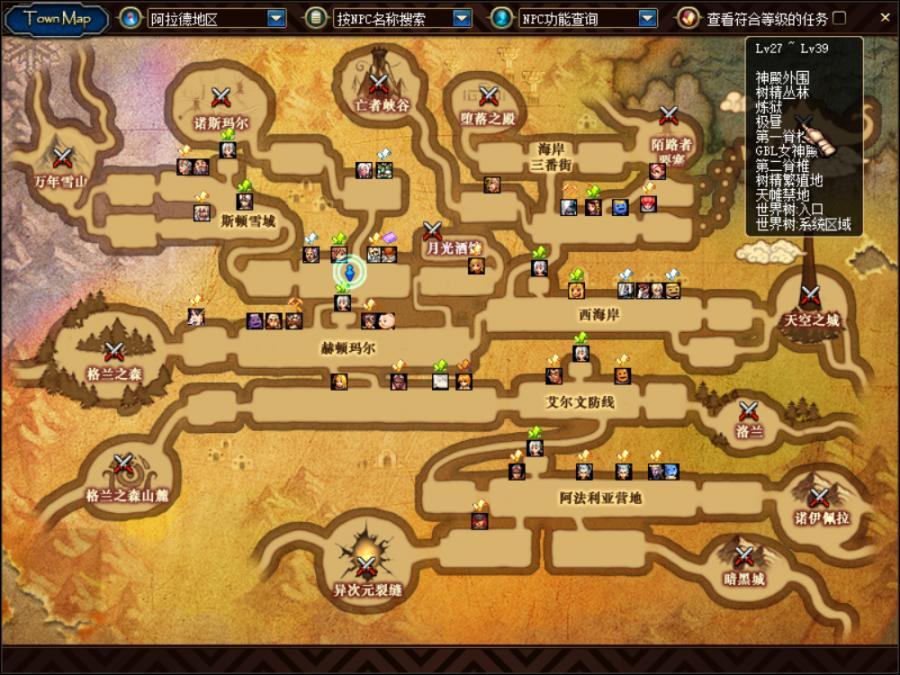
Task: Toggle the 查看符合等级的任务 checkbox
Action: [x=839, y=18]
